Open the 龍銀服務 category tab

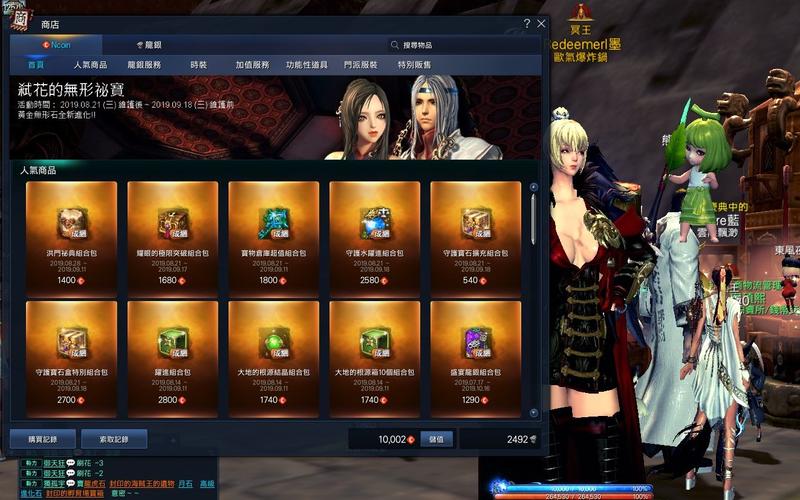click(144, 65)
